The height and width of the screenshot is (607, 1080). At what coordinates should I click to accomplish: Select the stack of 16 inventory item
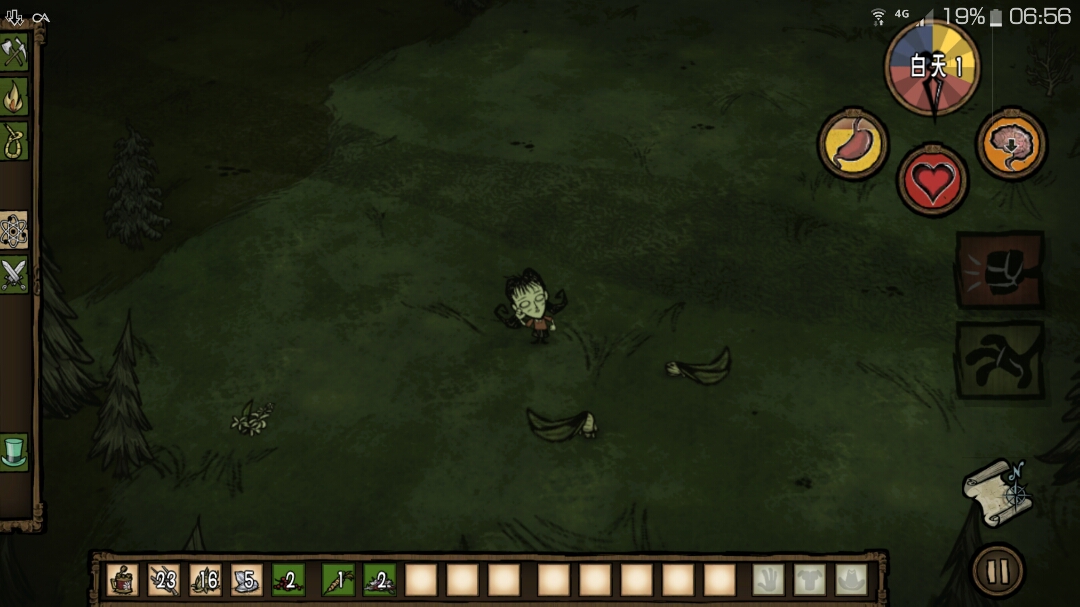click(x=206, y=580)
